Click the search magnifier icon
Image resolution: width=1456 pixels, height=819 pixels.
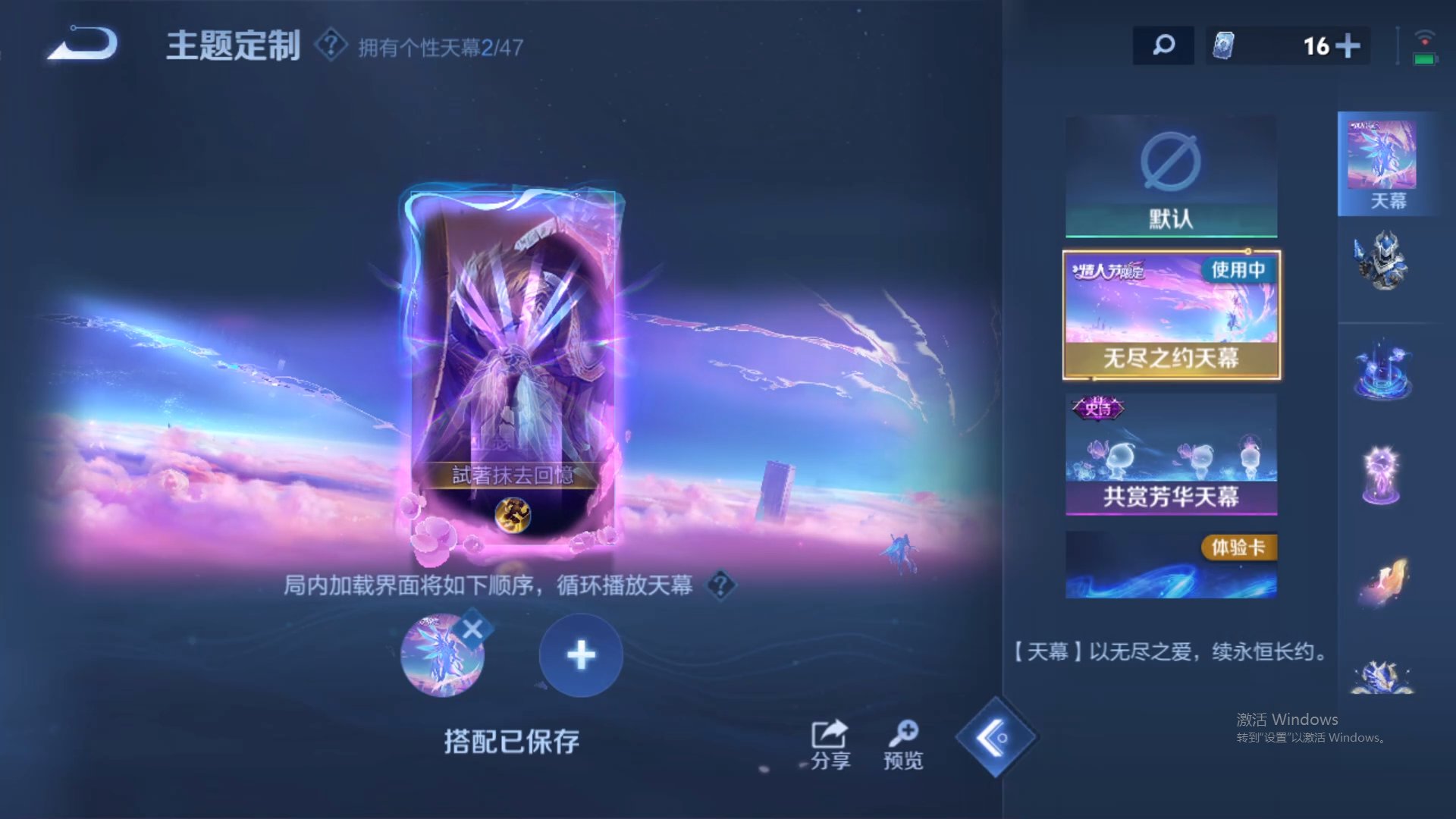click(x=1163, y=45)
